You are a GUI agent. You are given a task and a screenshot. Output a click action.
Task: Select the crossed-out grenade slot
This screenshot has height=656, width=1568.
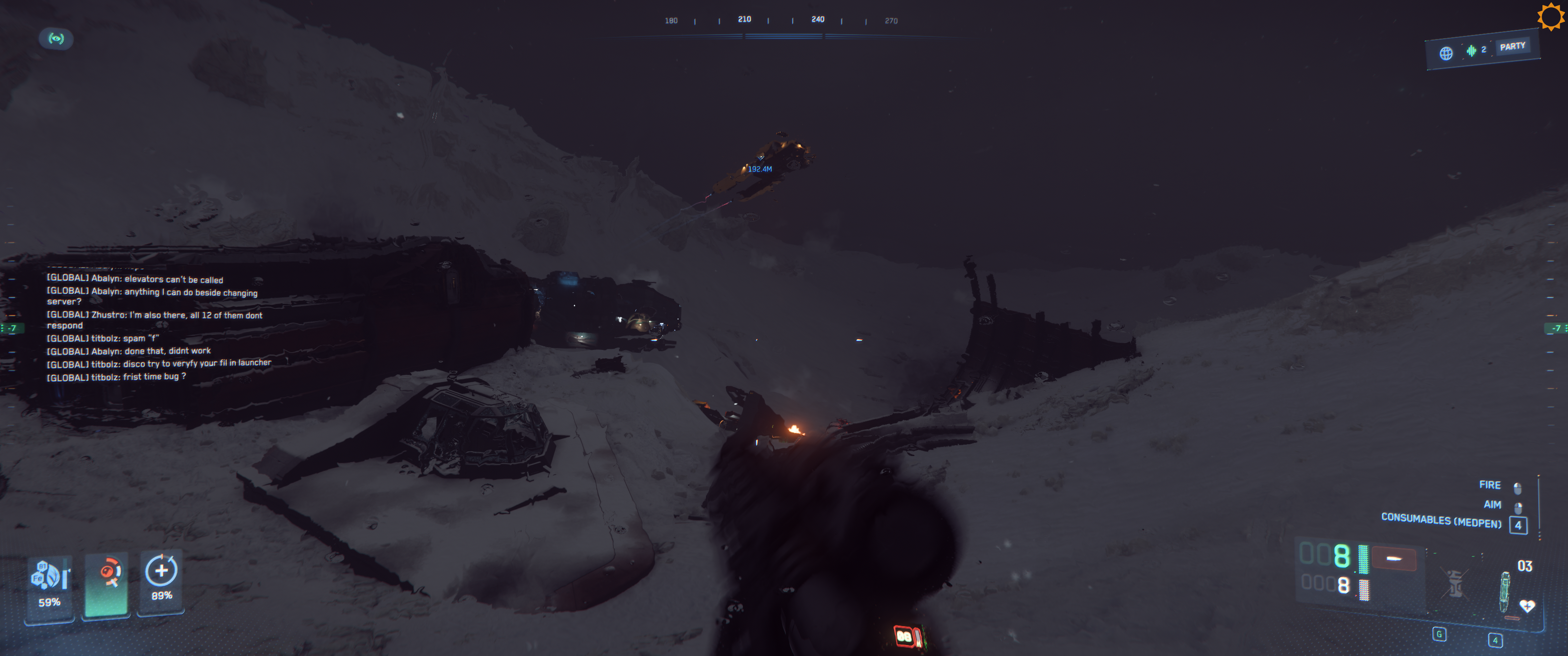1454,584
